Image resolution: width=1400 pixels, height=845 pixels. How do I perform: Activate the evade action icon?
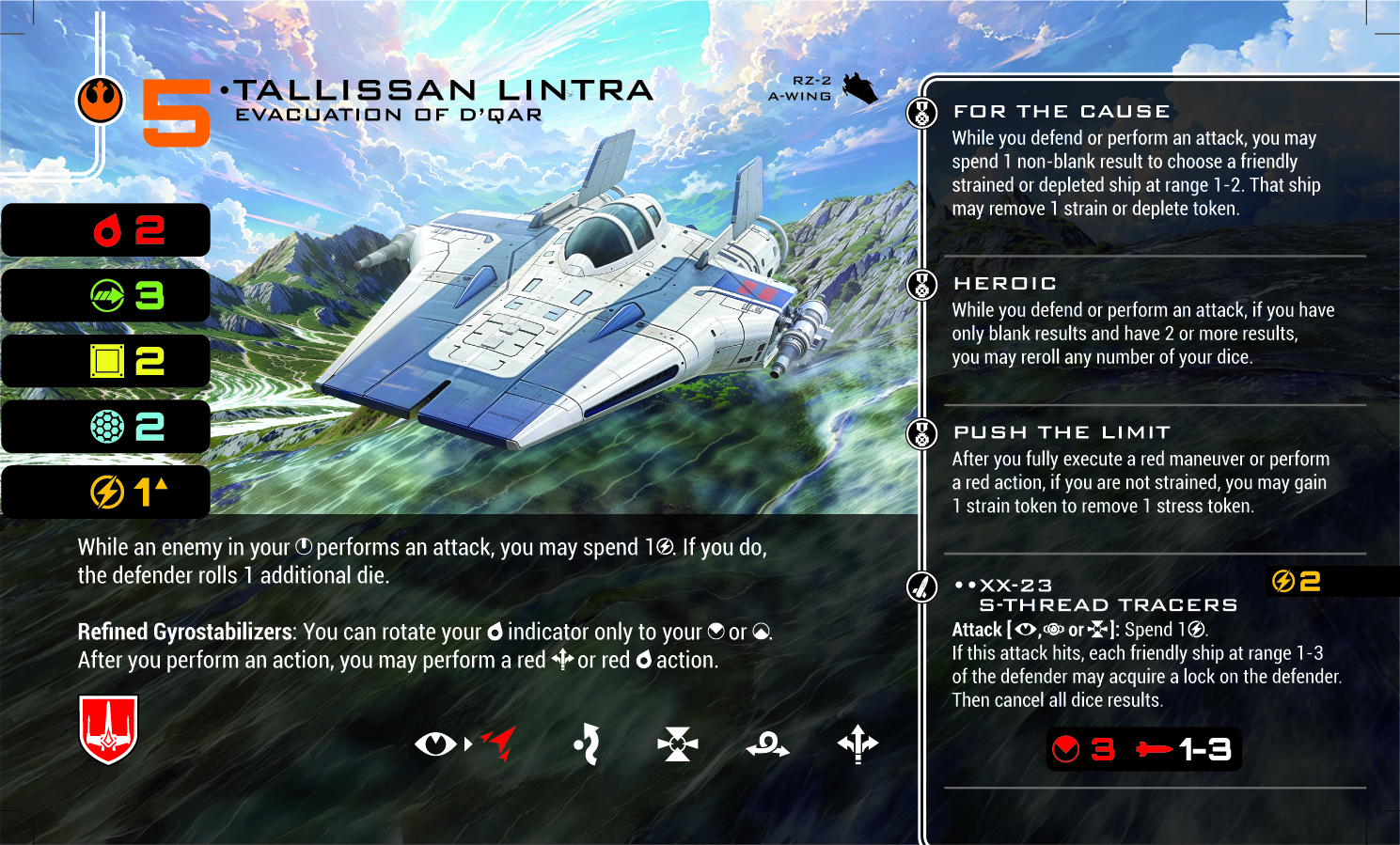click(588, 744)
